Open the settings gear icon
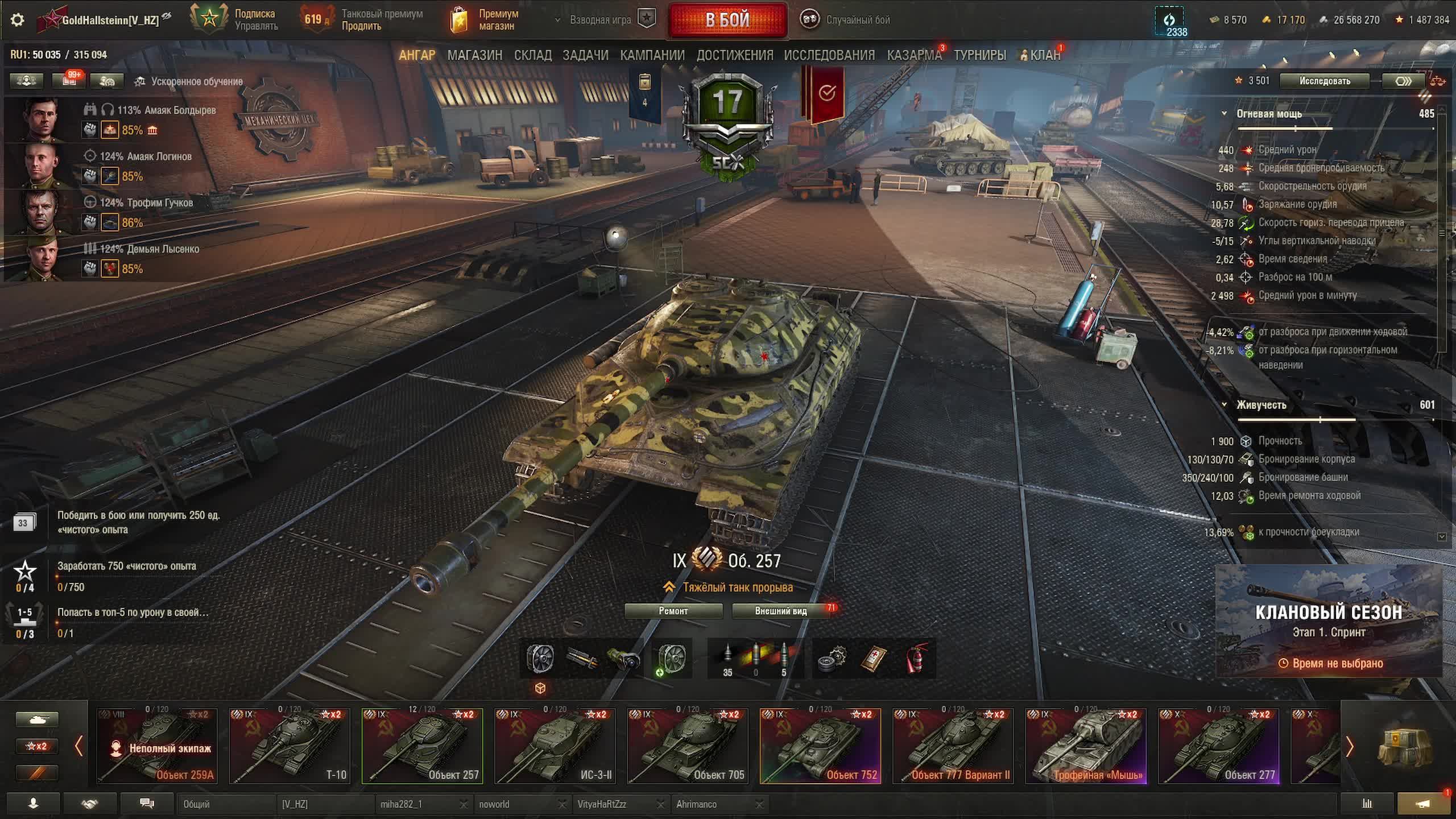 (18, 20)
